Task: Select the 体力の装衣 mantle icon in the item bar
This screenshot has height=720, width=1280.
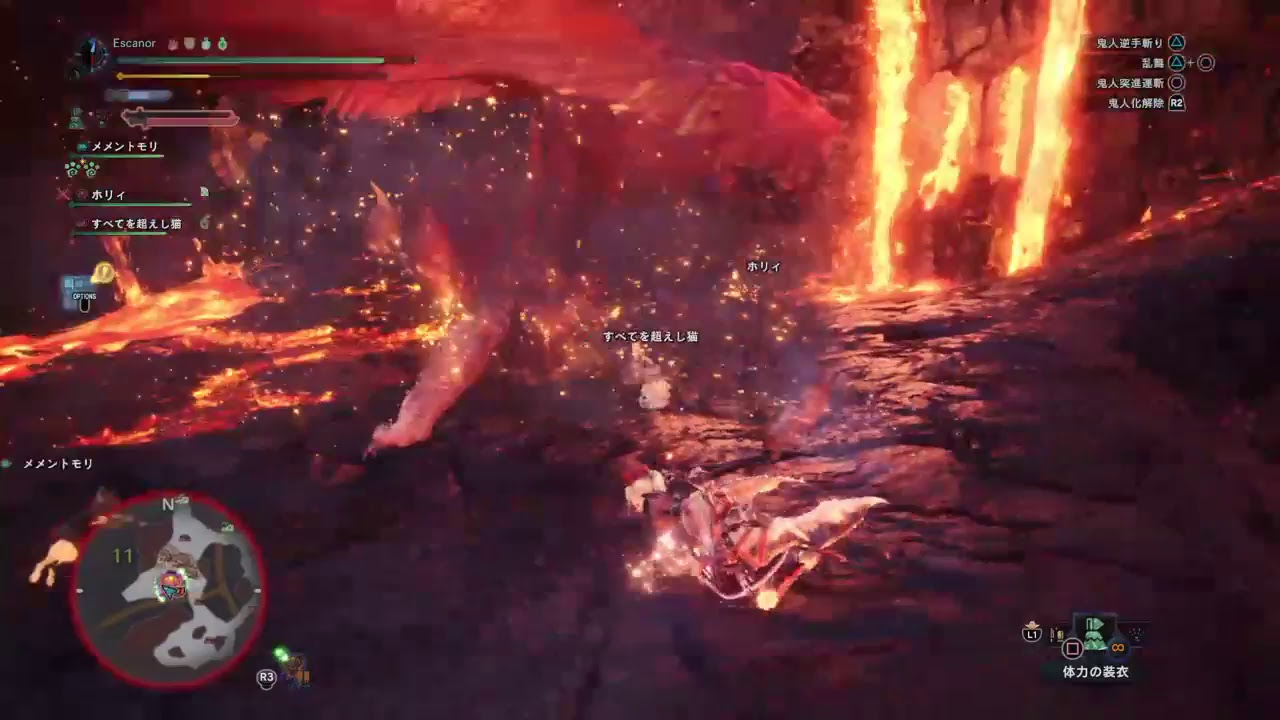Action: (1095, 635)
